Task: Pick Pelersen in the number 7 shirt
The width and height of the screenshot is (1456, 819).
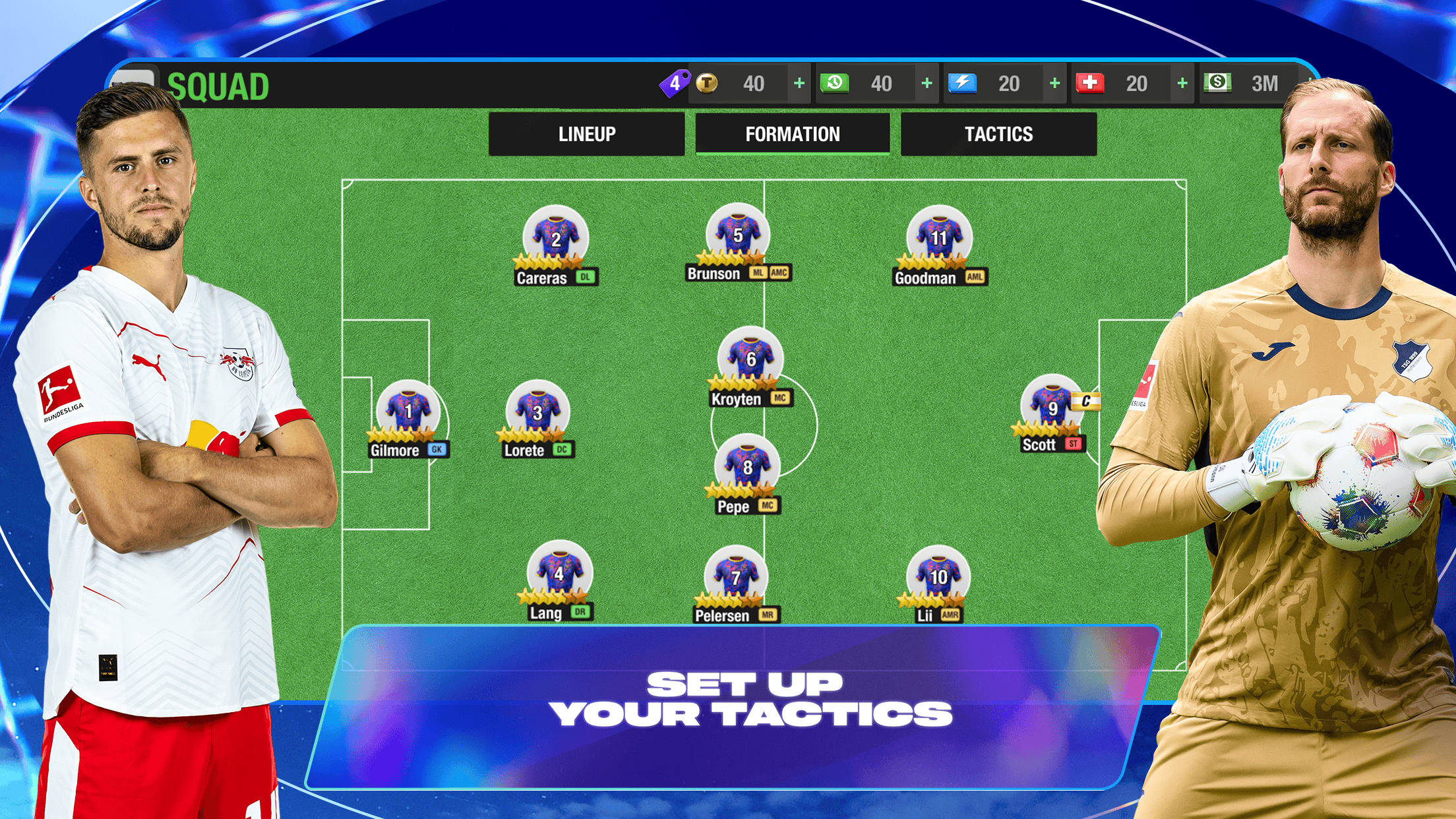Action: coord(736,578)
